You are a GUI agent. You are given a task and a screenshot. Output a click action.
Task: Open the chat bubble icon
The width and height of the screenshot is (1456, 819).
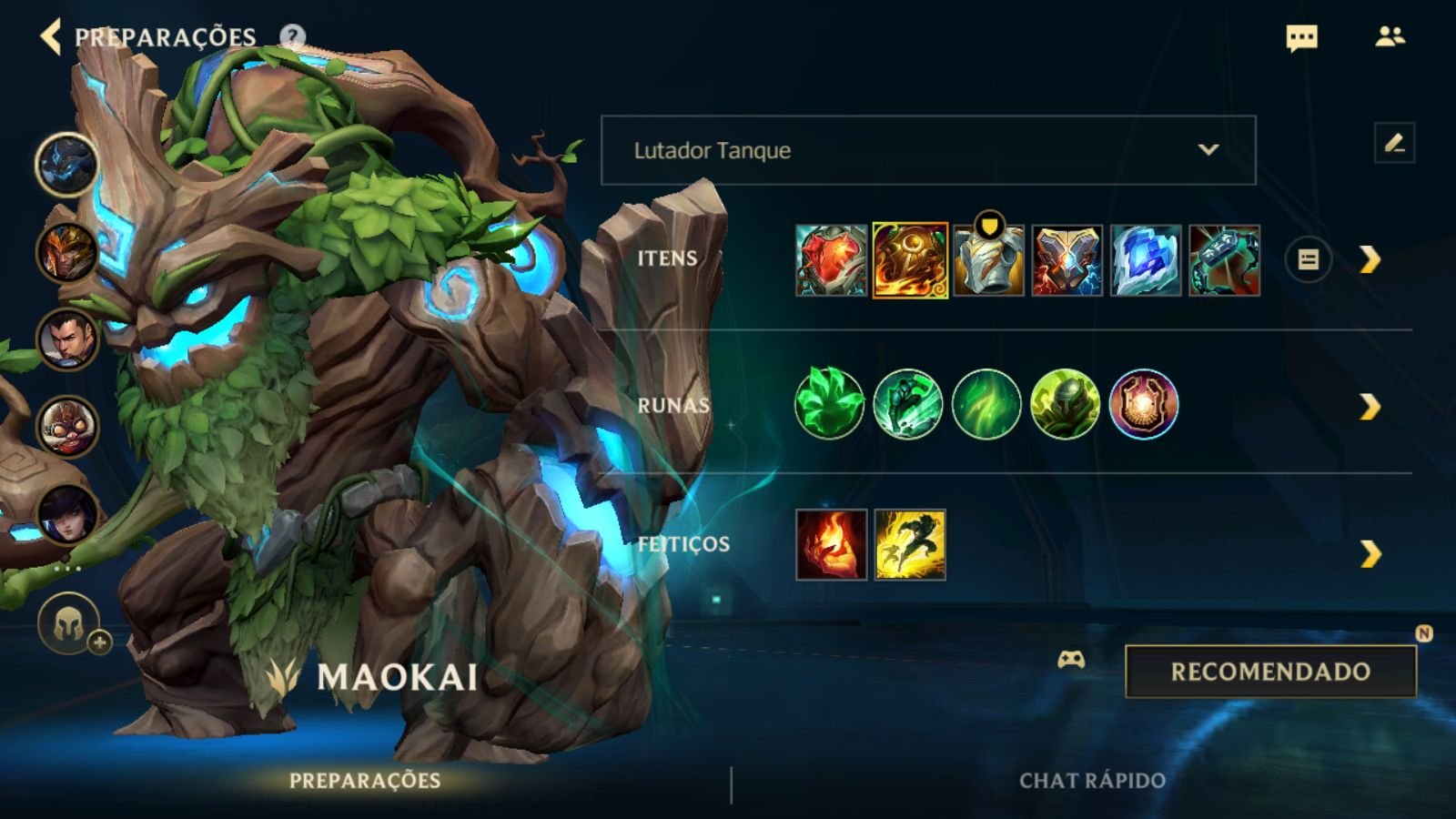tap(1301, 37)
